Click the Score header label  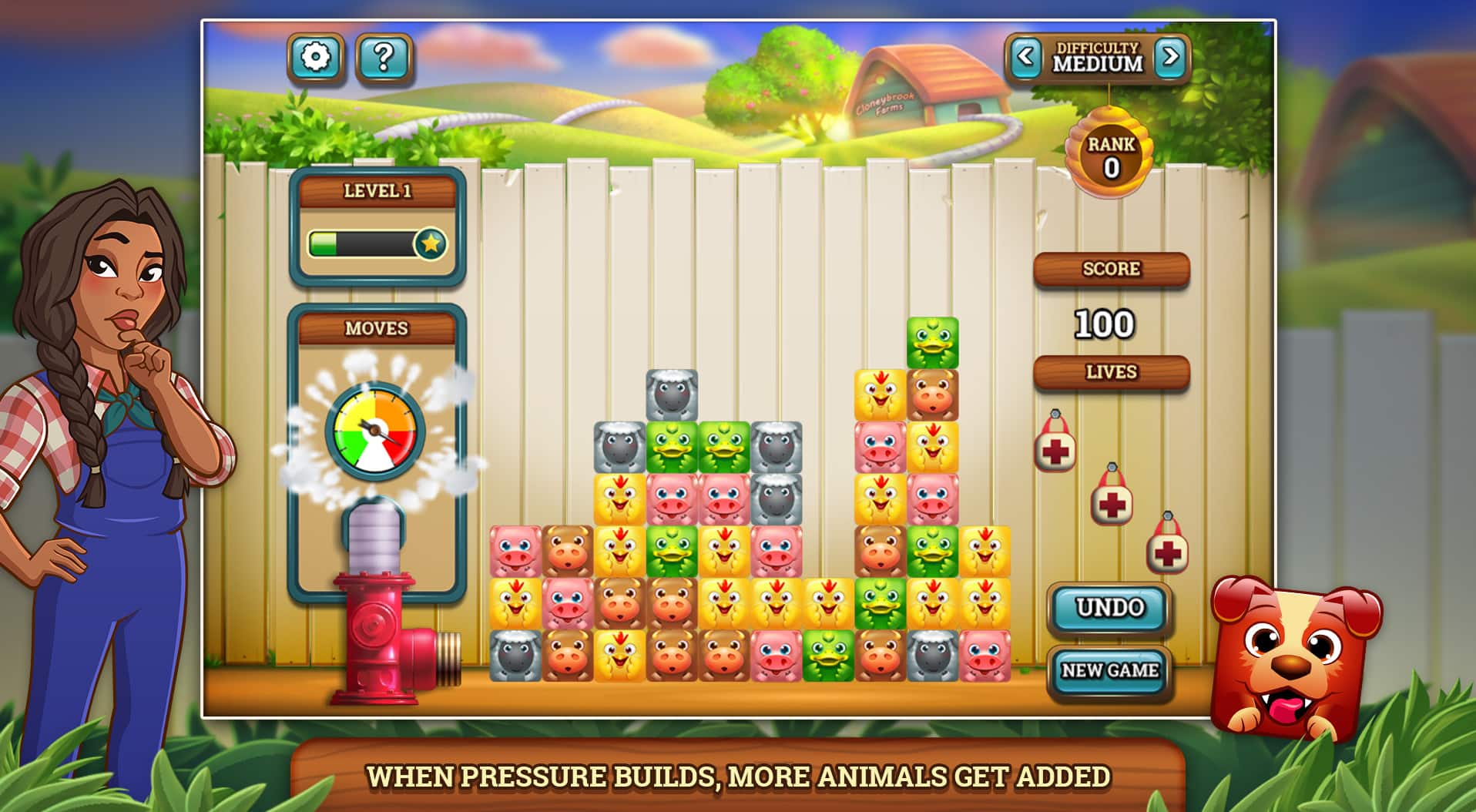tap(1111, 268)
